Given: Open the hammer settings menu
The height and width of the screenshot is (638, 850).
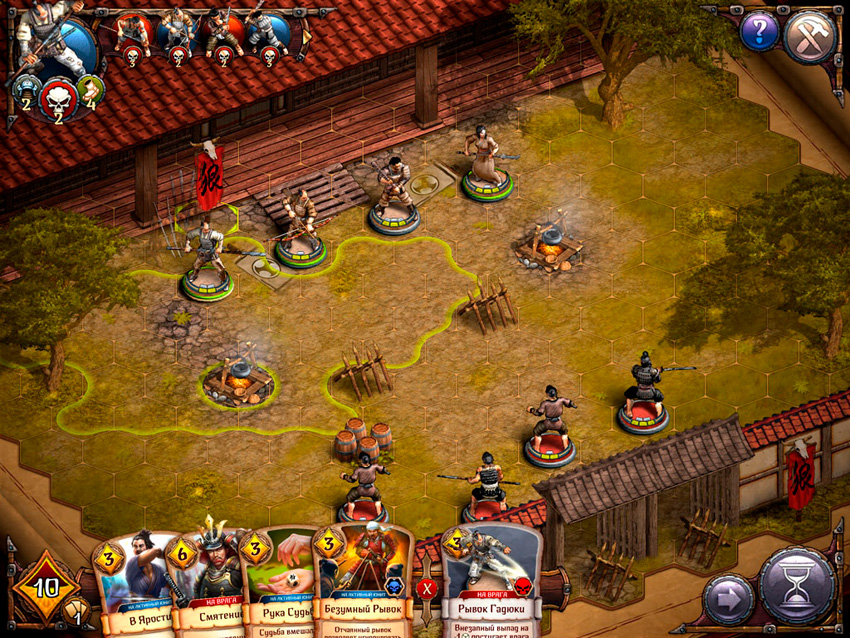Looking at the screenshot, I should [809, 36].
